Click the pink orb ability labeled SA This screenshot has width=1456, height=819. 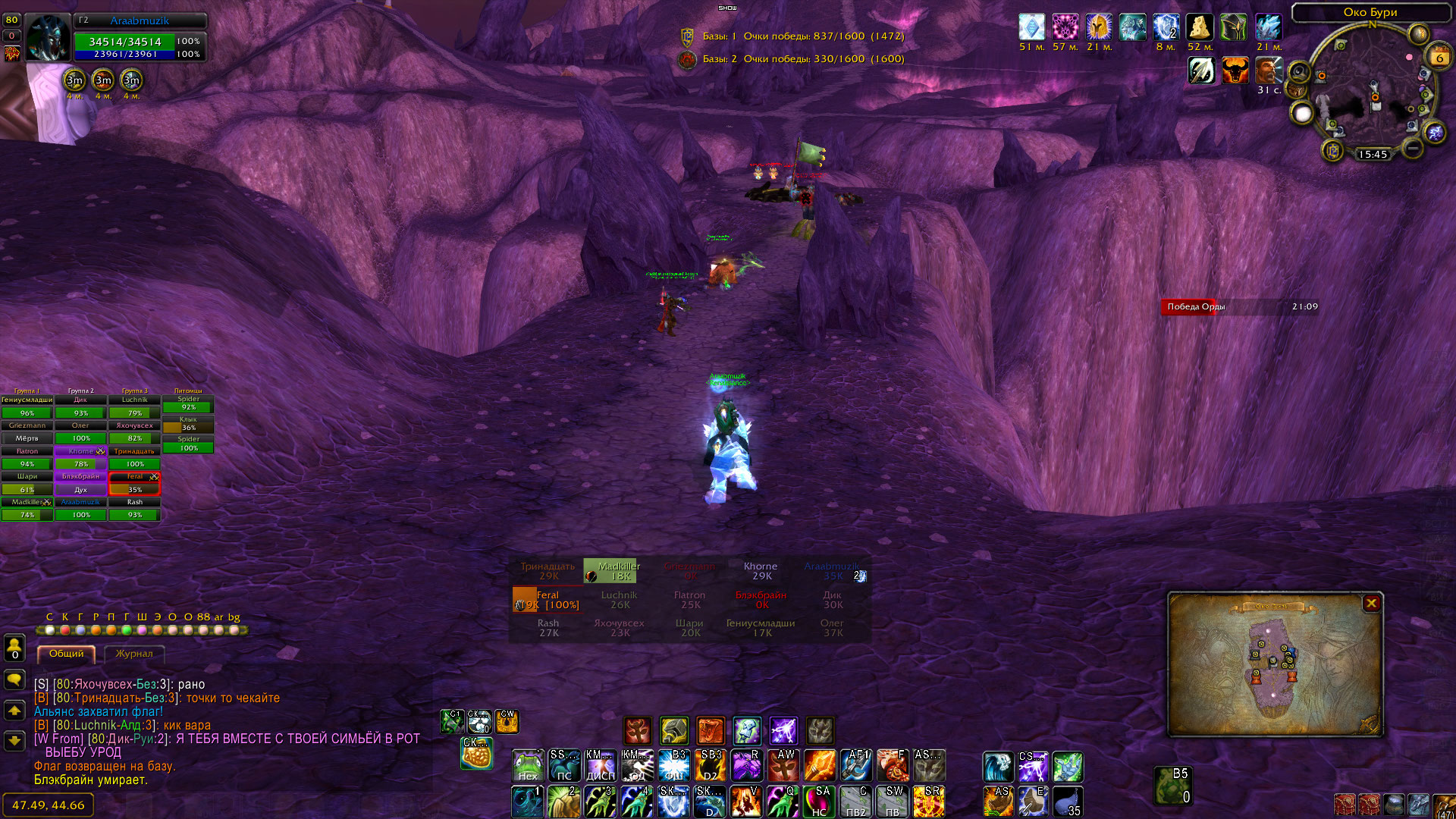[819, 802]
